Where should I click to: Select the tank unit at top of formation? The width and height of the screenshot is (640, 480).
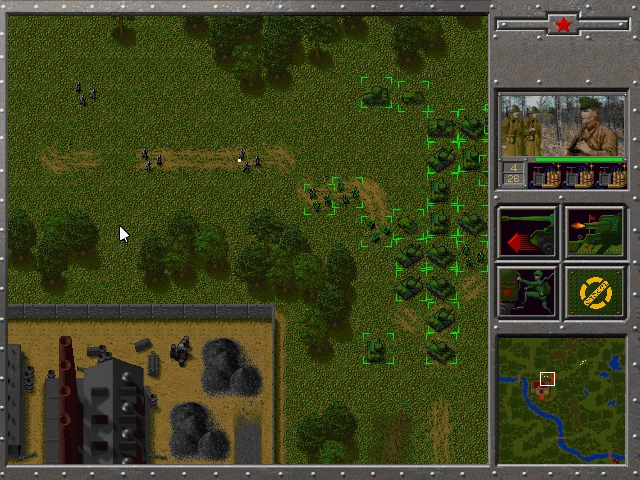377,94
